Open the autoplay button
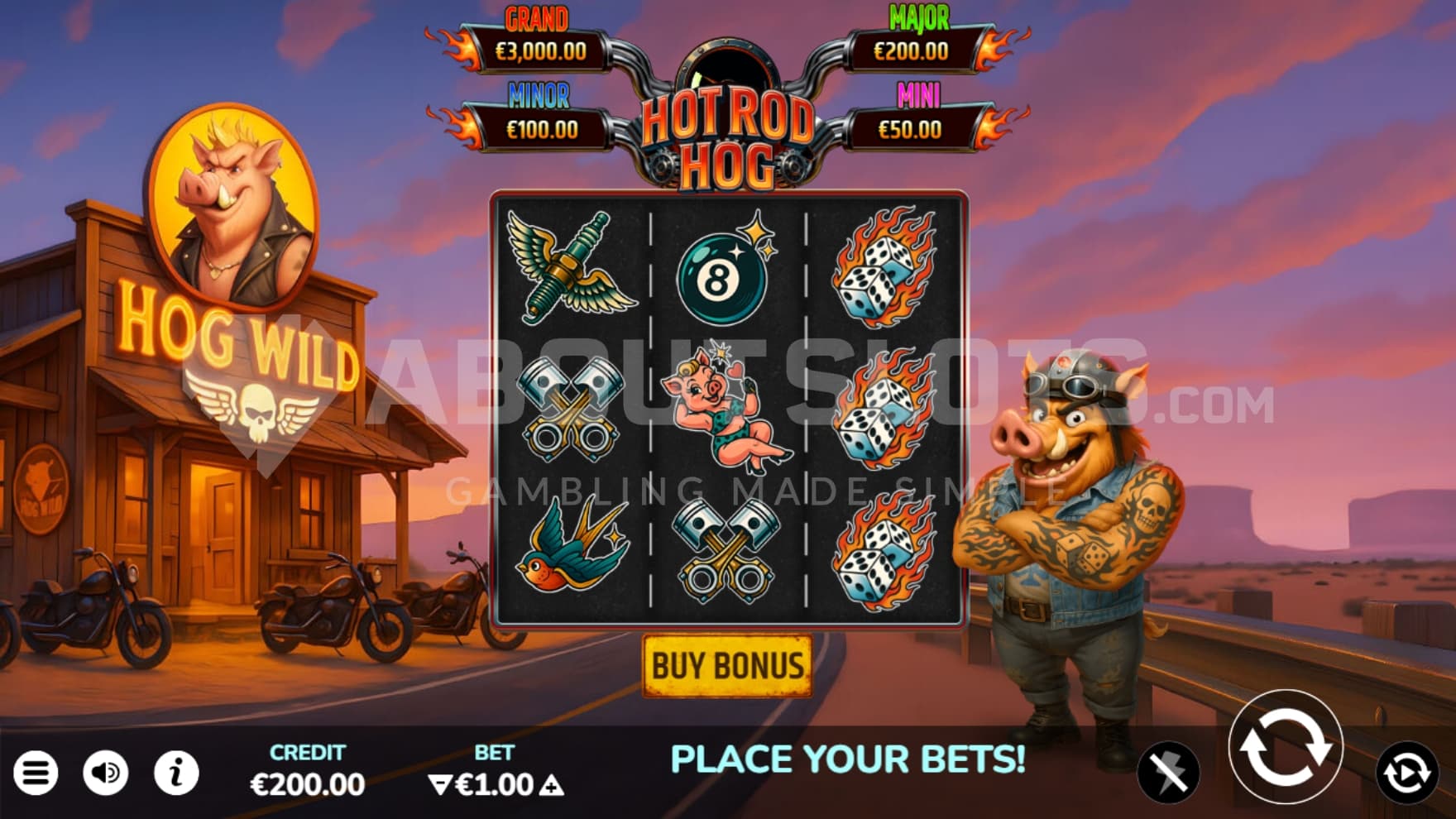The width and height of the screenshot is (1456, 819). pyautogui.click(x=1406, y=773)
